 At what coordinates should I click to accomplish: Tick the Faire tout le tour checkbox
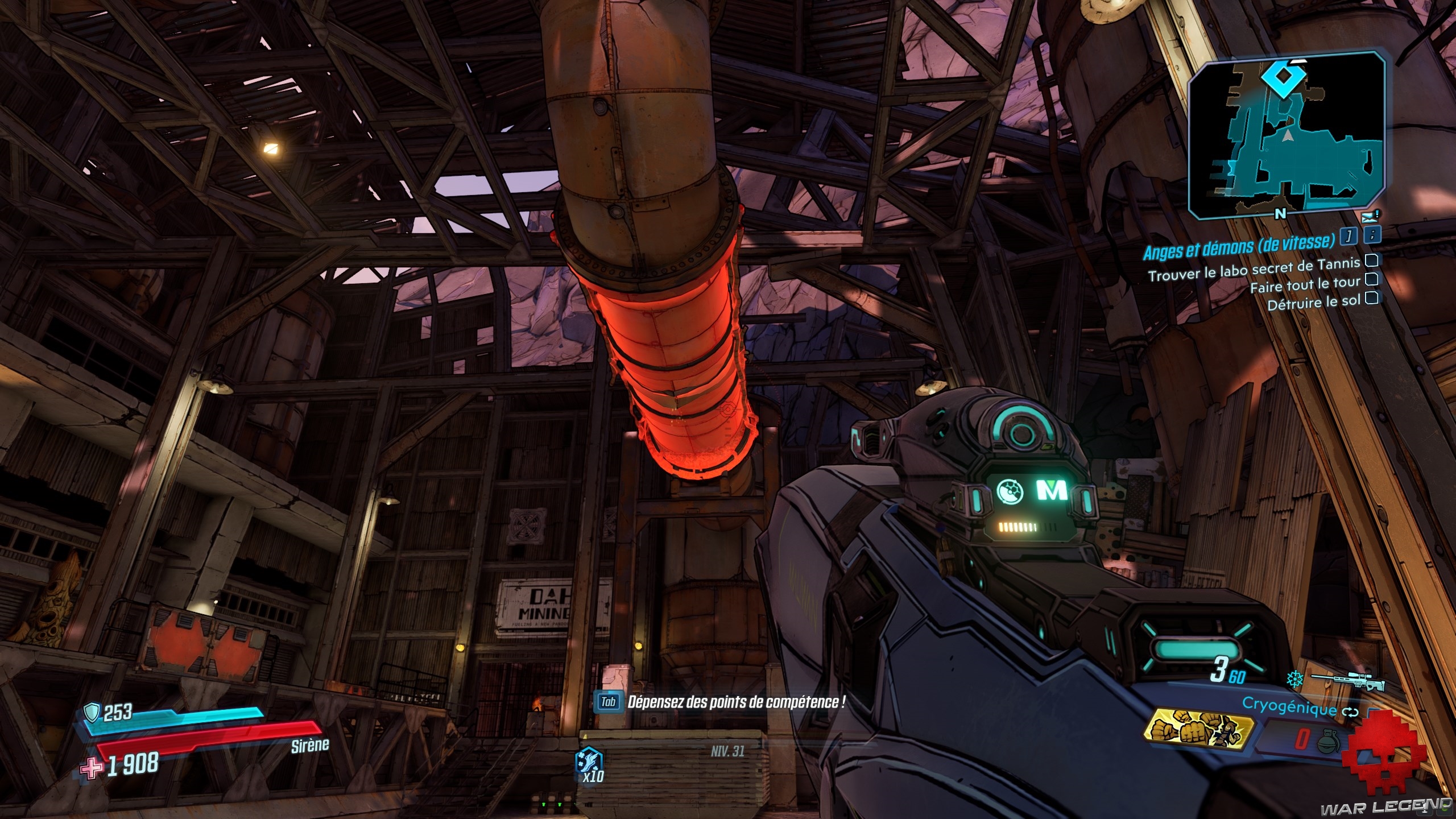[1372, 279]
